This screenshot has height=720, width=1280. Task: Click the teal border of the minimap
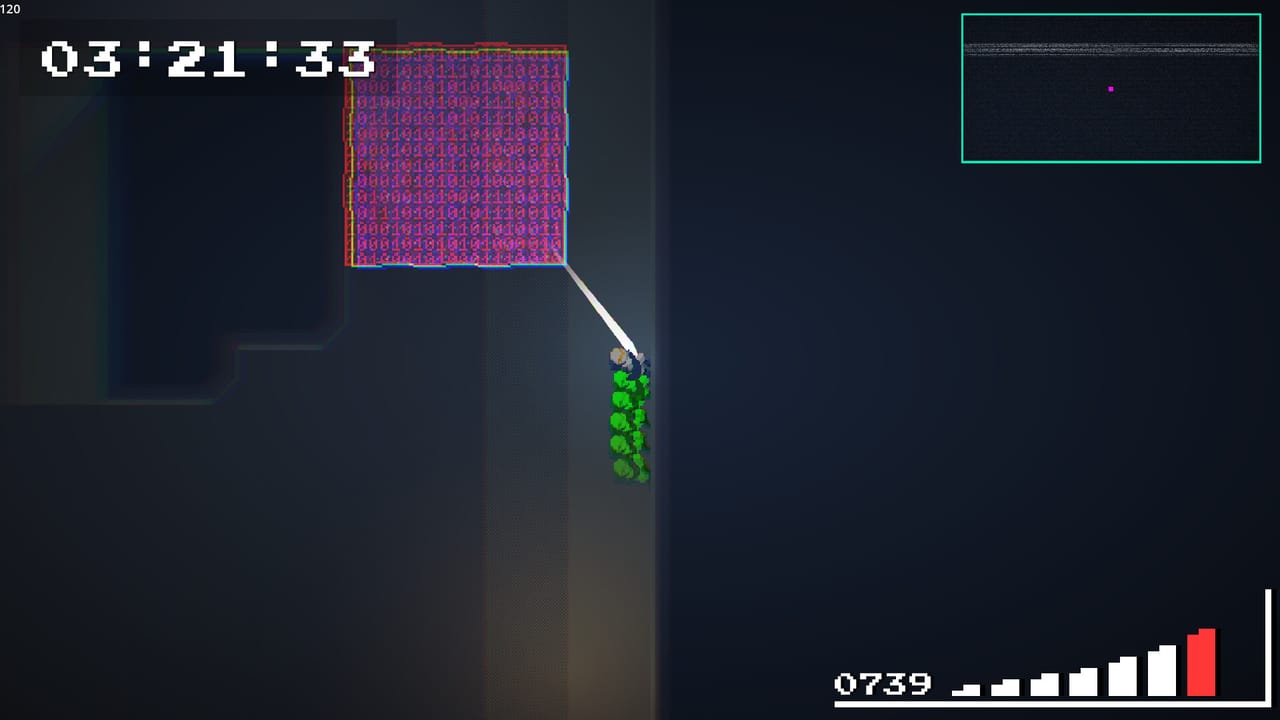point(1110,13)
